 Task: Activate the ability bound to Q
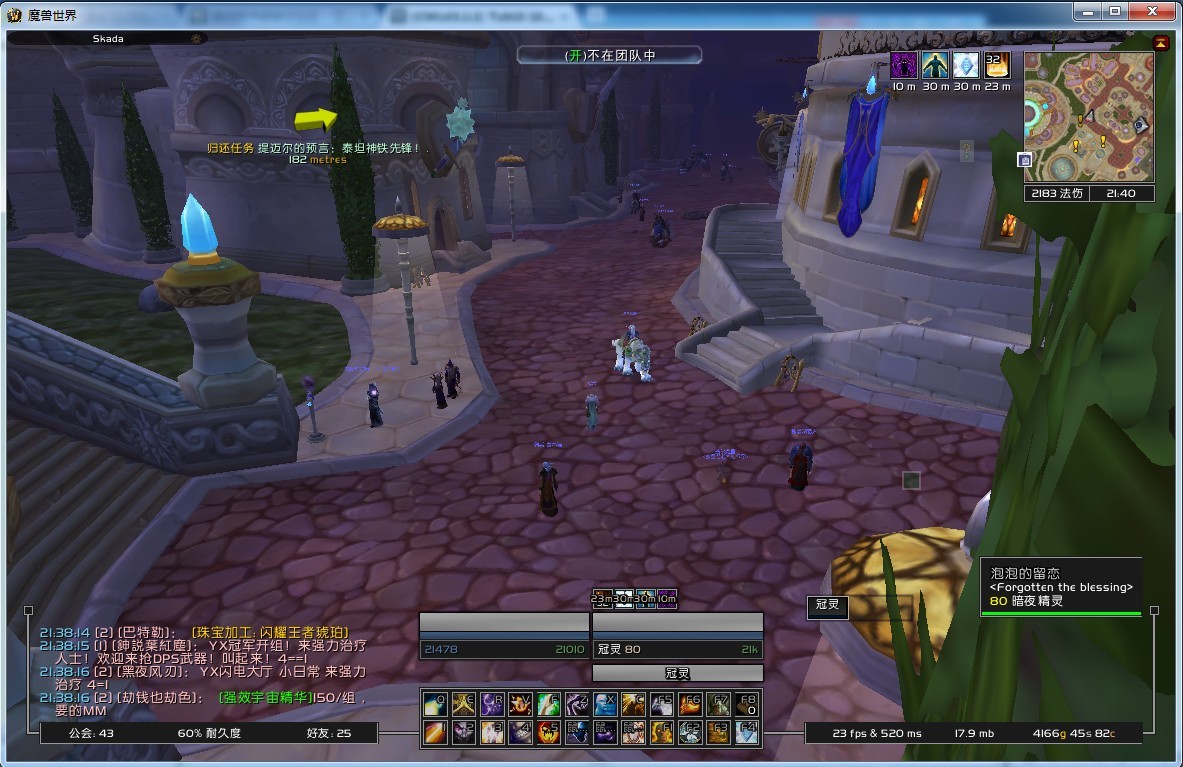tap(434, 704)
